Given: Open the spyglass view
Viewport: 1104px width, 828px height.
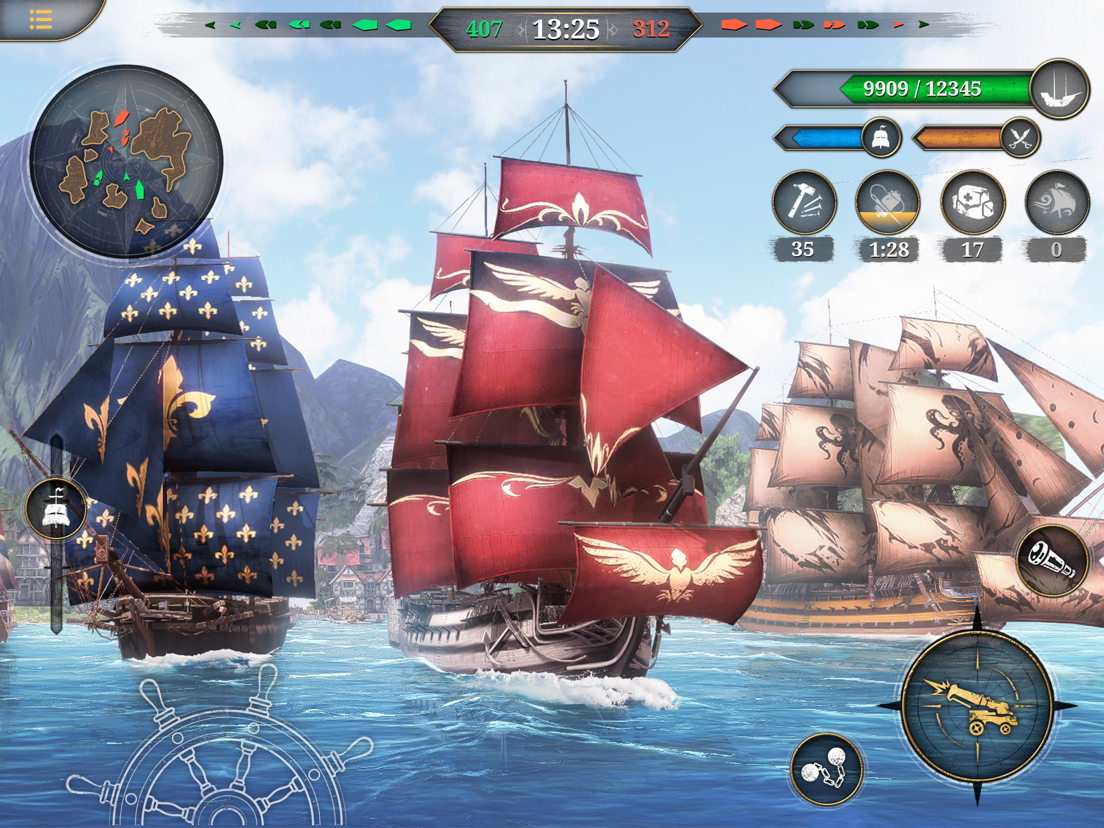Looking at the screenshot, I should pos(1052,561).
